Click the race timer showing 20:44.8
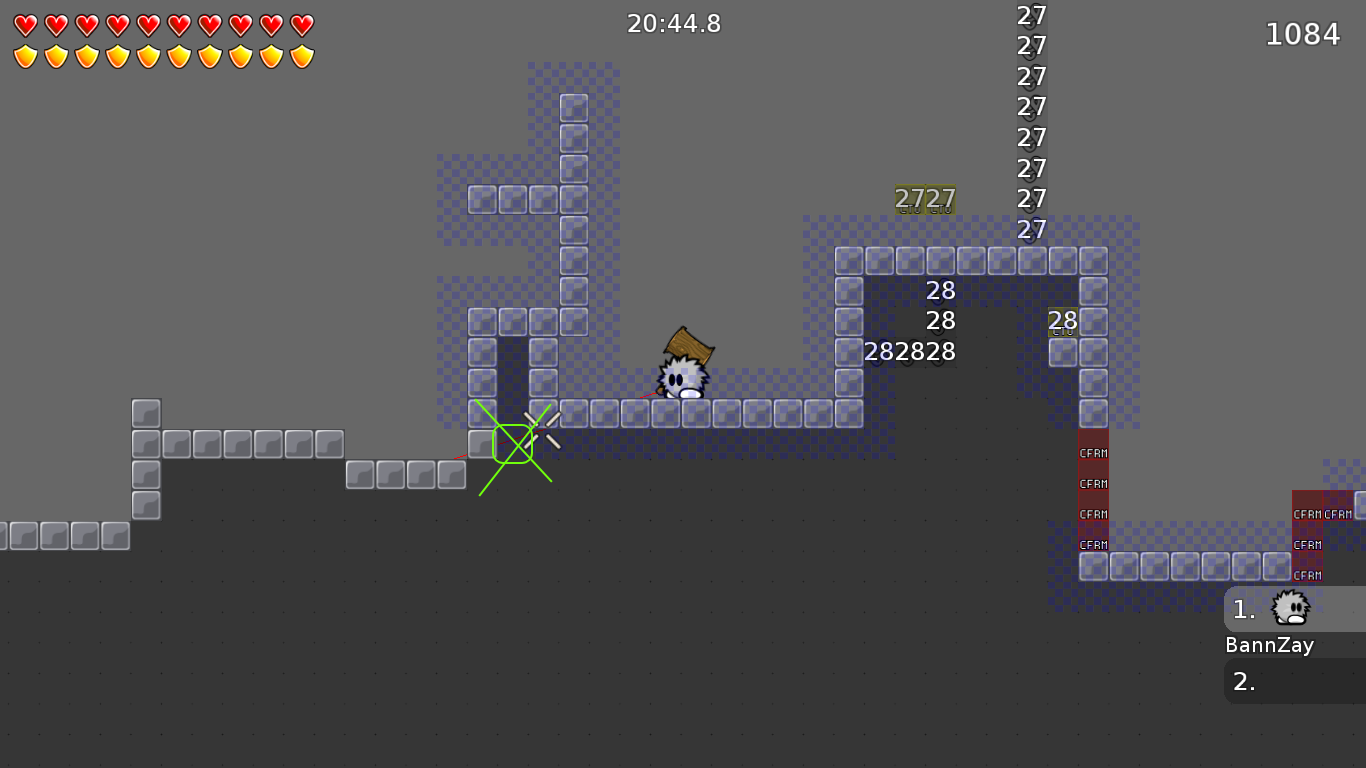1366x768 pixels. click(675, 23)
